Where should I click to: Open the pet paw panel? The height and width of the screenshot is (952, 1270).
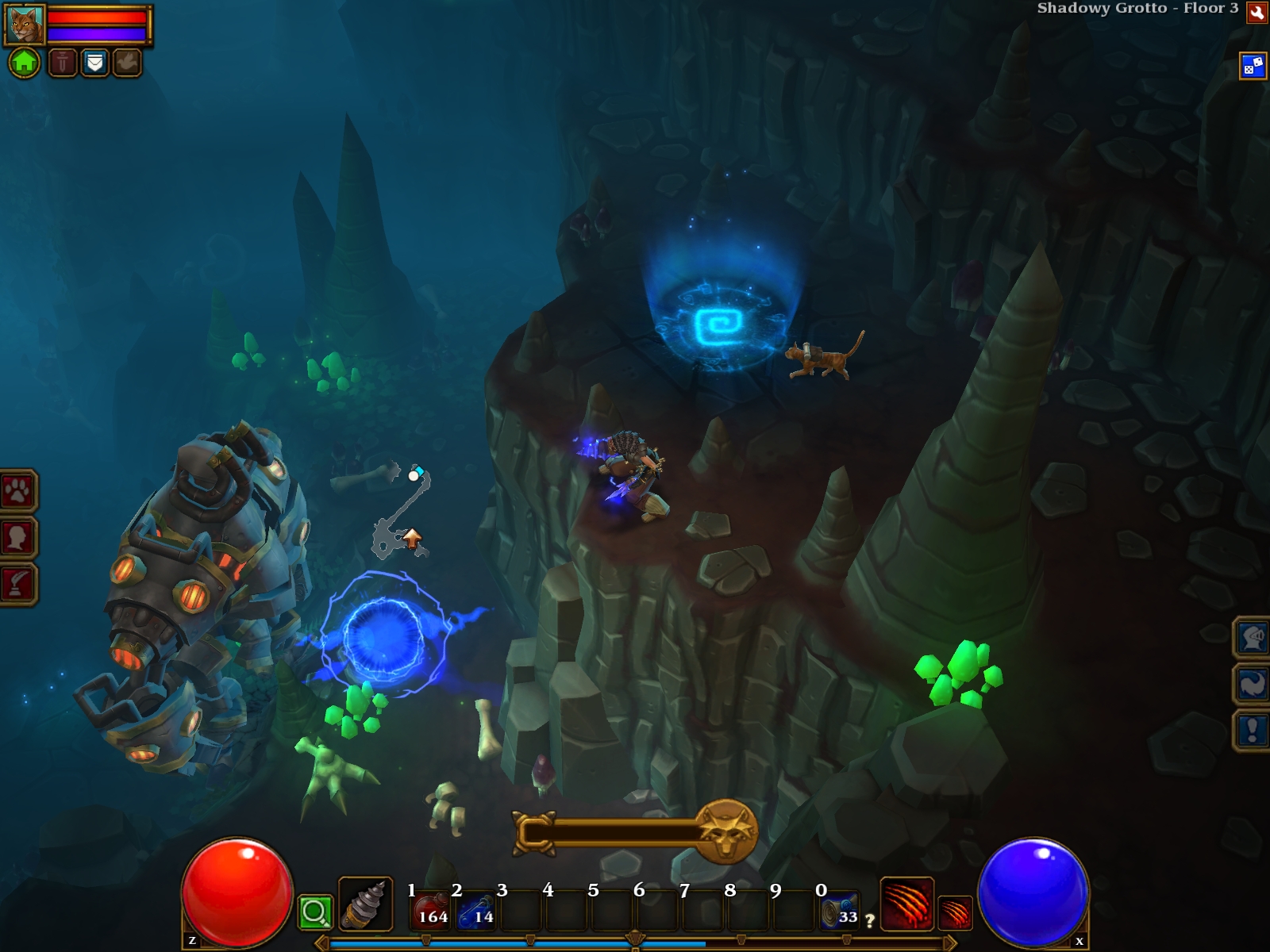pos(17,492)
